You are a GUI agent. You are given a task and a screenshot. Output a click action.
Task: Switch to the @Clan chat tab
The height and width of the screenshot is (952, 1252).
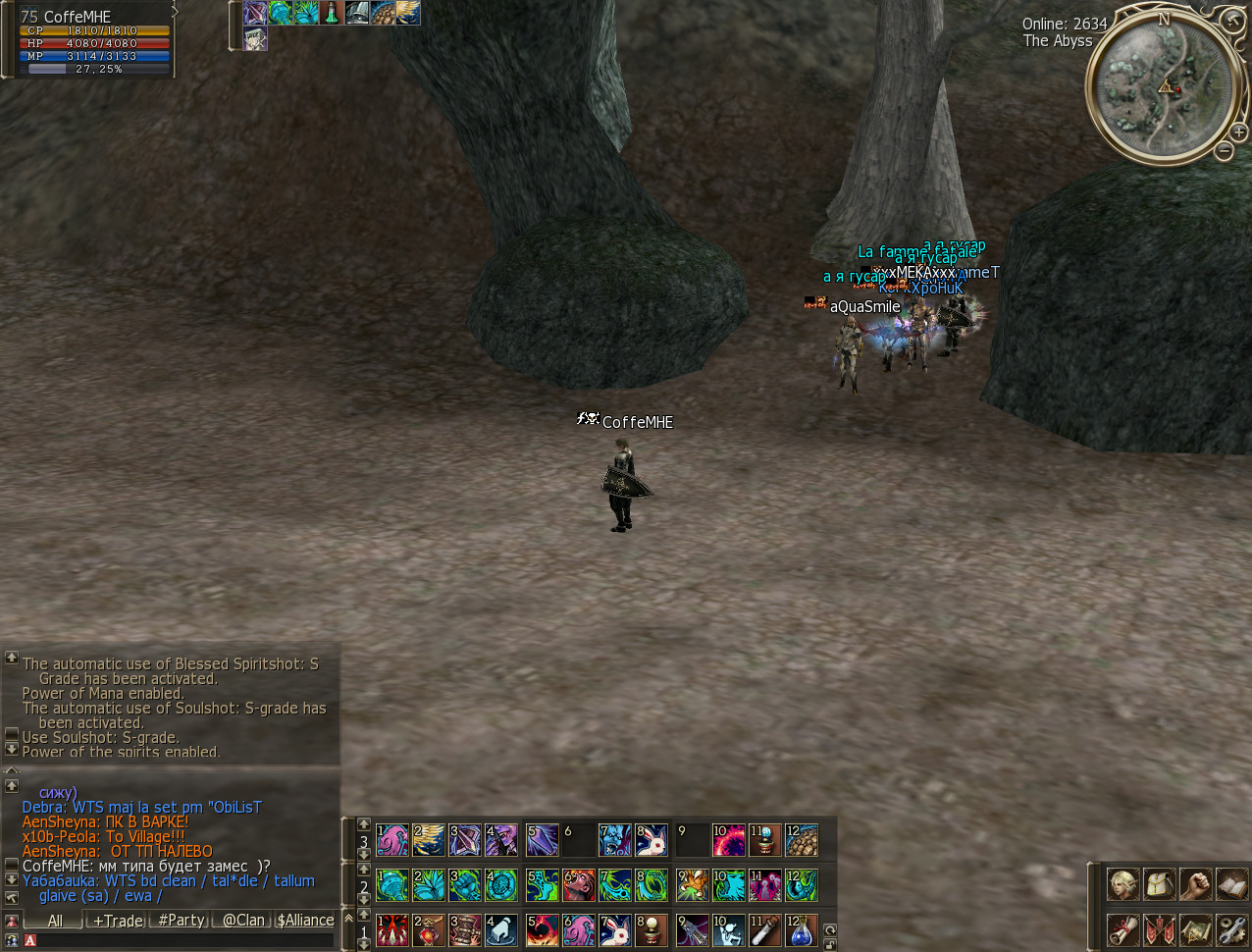click(x=243, y=921)
